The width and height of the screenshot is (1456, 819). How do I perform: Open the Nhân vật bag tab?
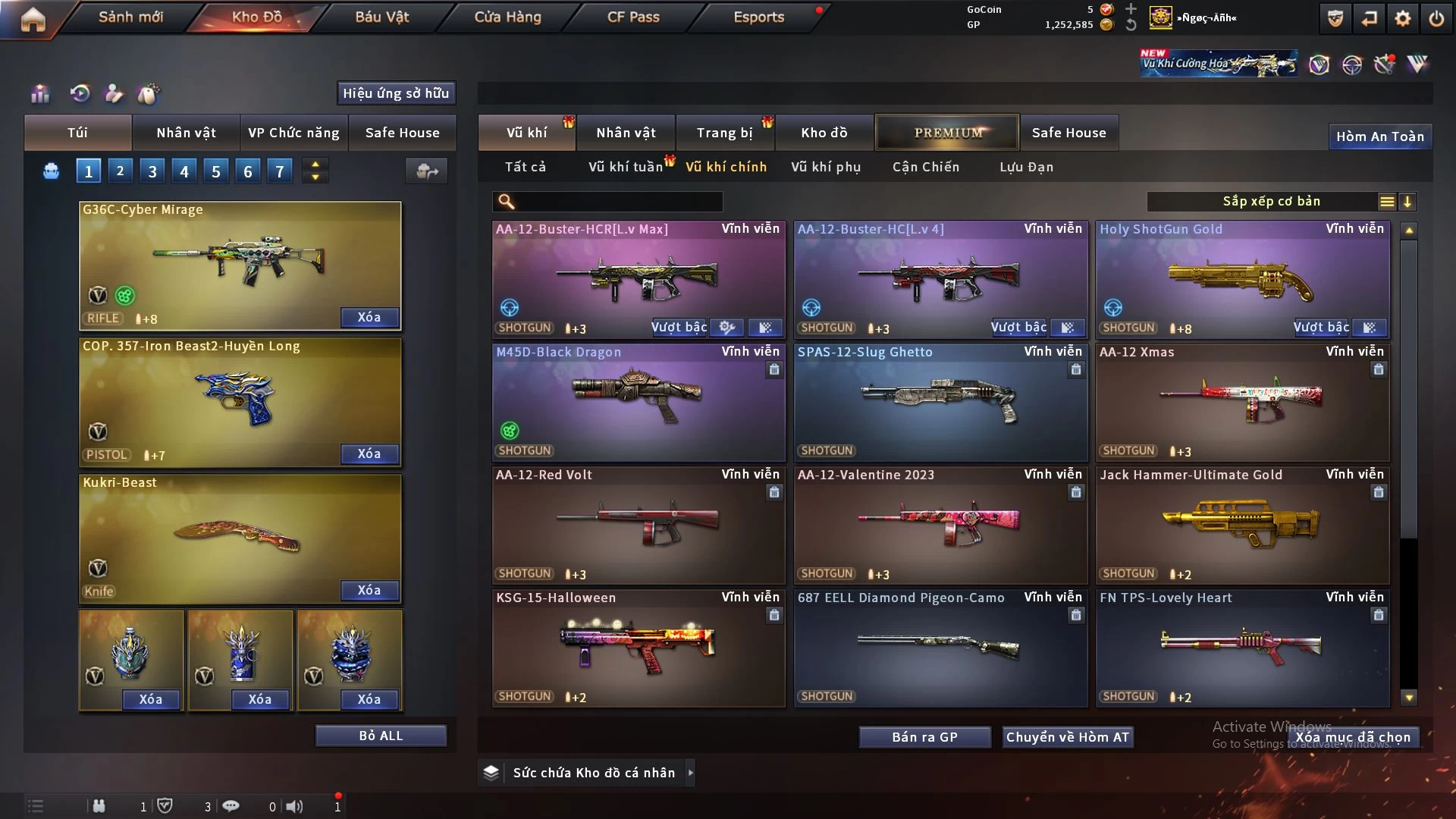[x=186, y=133]
